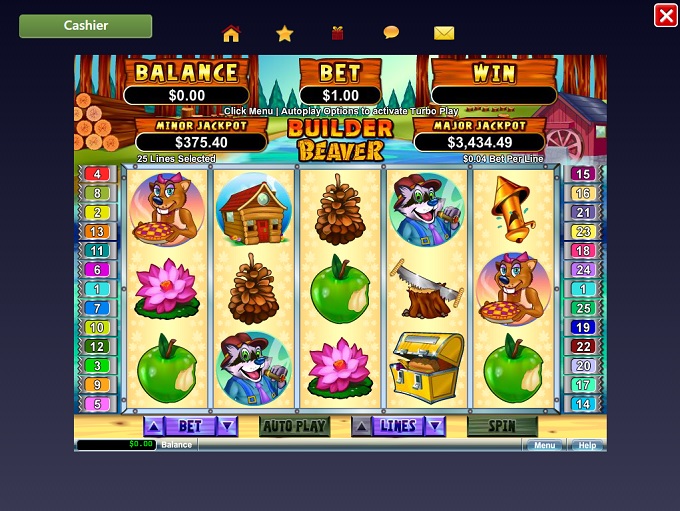Go to the home icon
This screenshot has width=680, height=511.
coord(231,33)
